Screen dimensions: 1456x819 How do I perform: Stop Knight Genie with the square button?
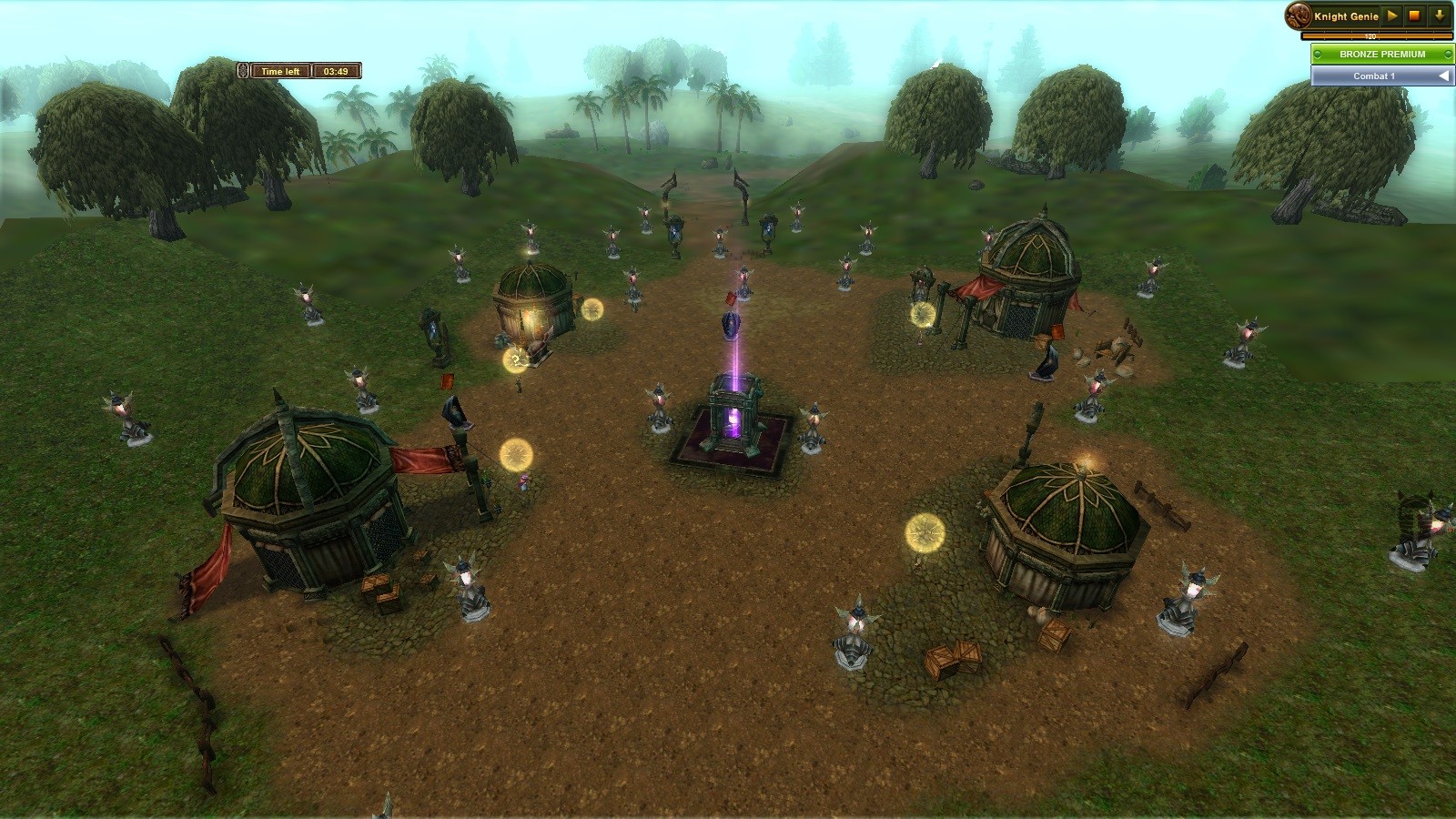click(x=1415, y=15)
